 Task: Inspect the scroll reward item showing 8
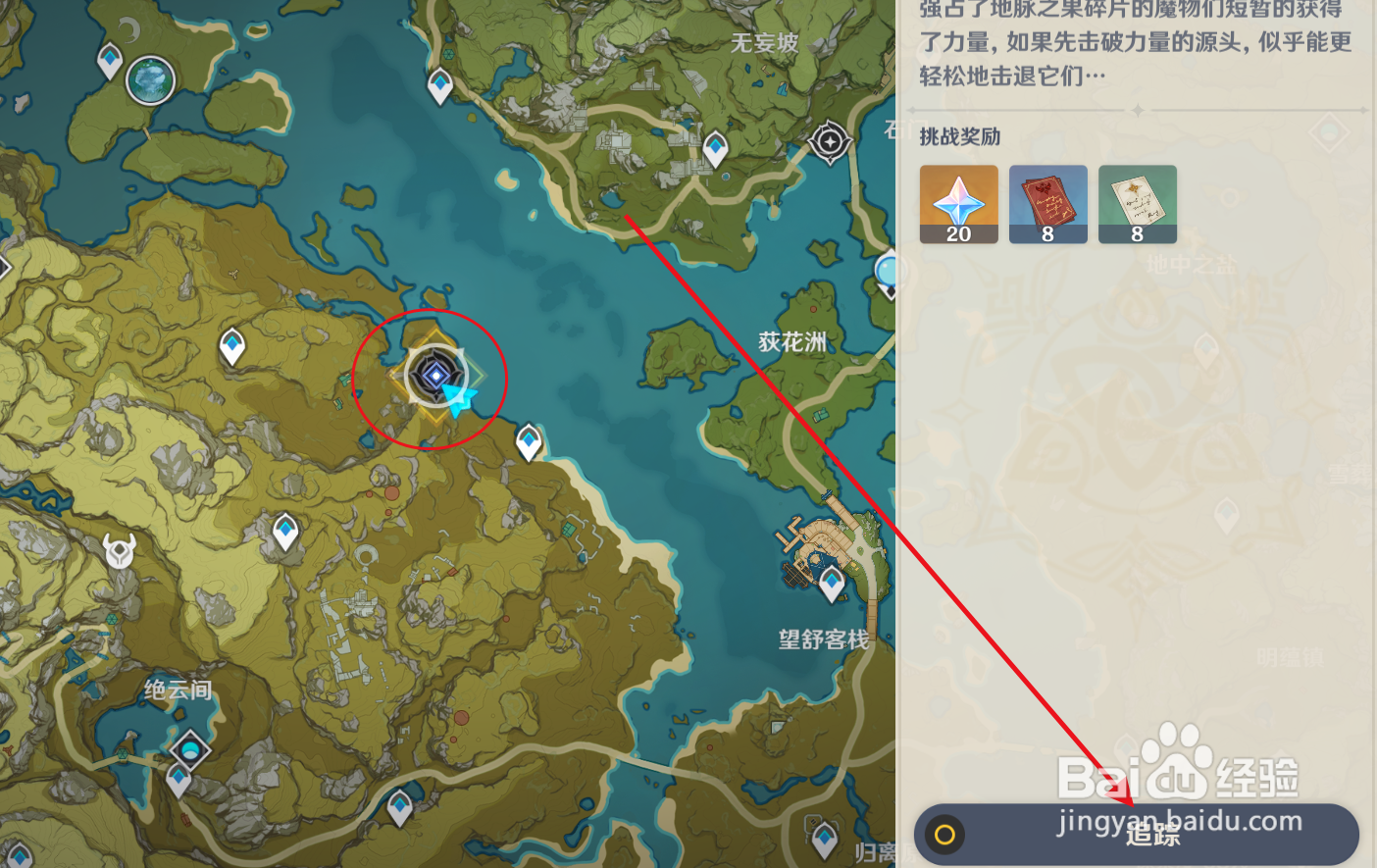(x=1138, y=203)
